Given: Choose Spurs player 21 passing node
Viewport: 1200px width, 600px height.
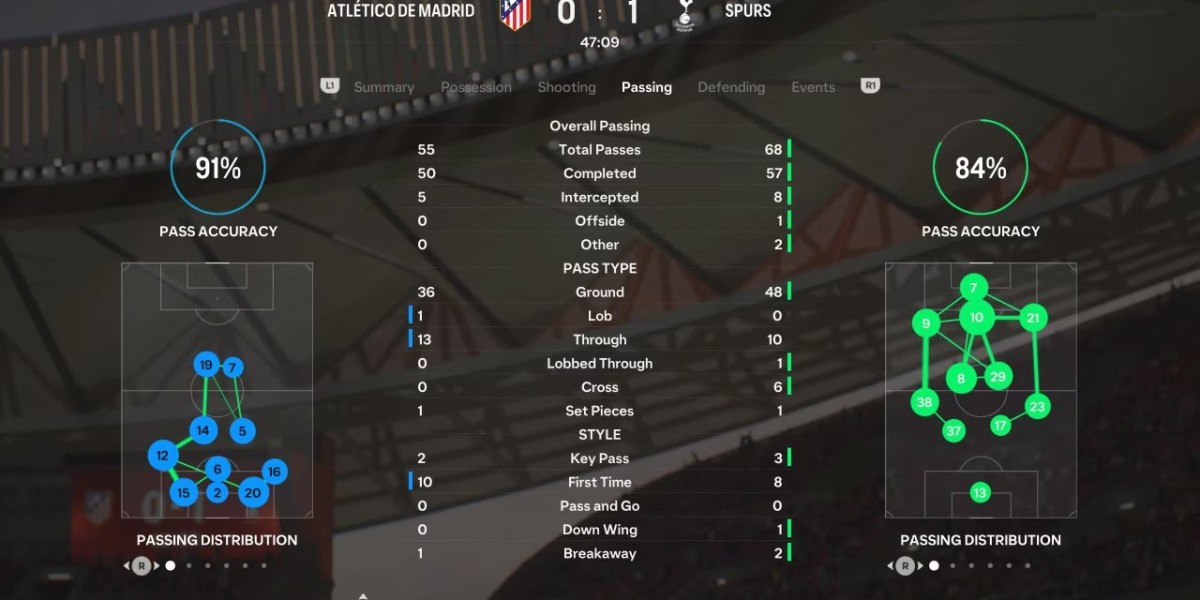Looking at the screenshot, I should 1034,318.
